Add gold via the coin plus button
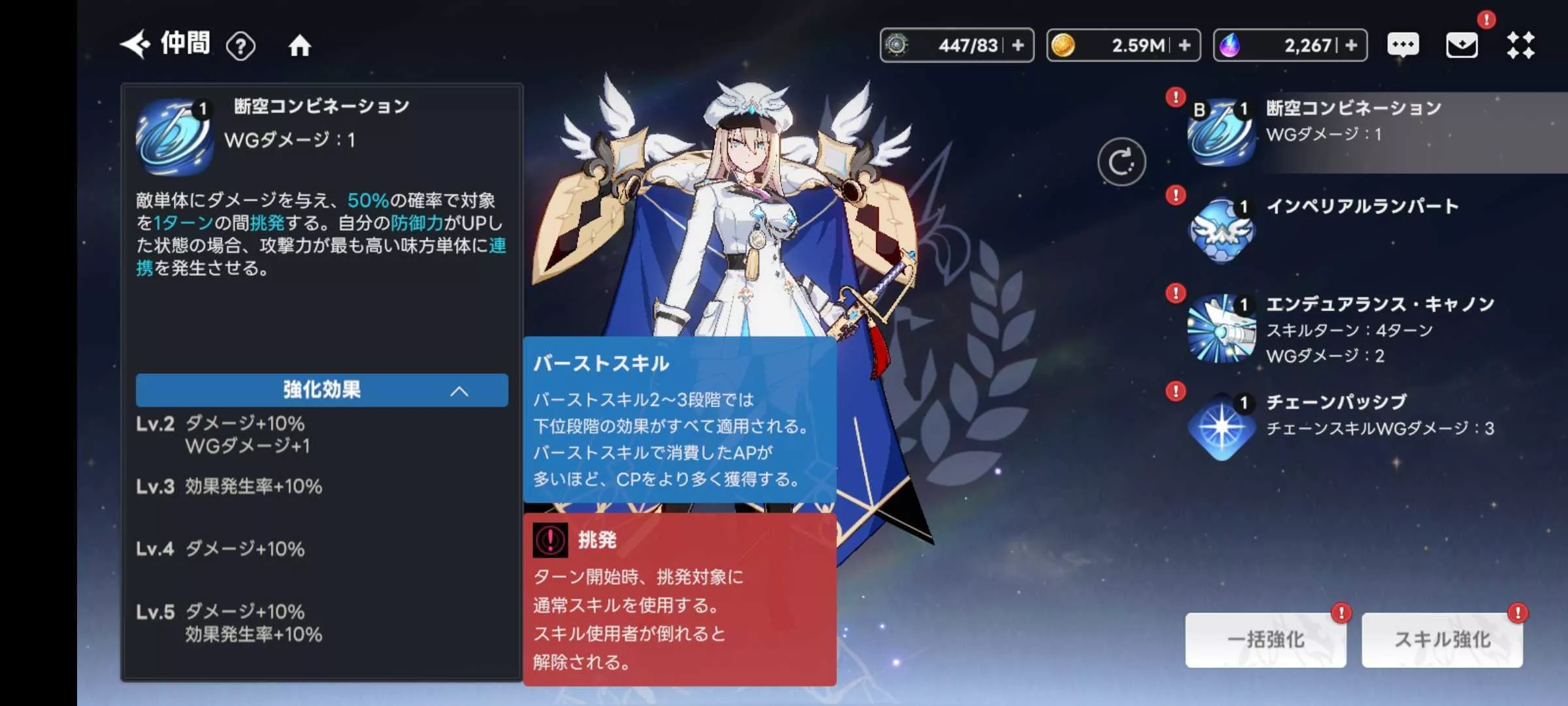 [1186, 44]
